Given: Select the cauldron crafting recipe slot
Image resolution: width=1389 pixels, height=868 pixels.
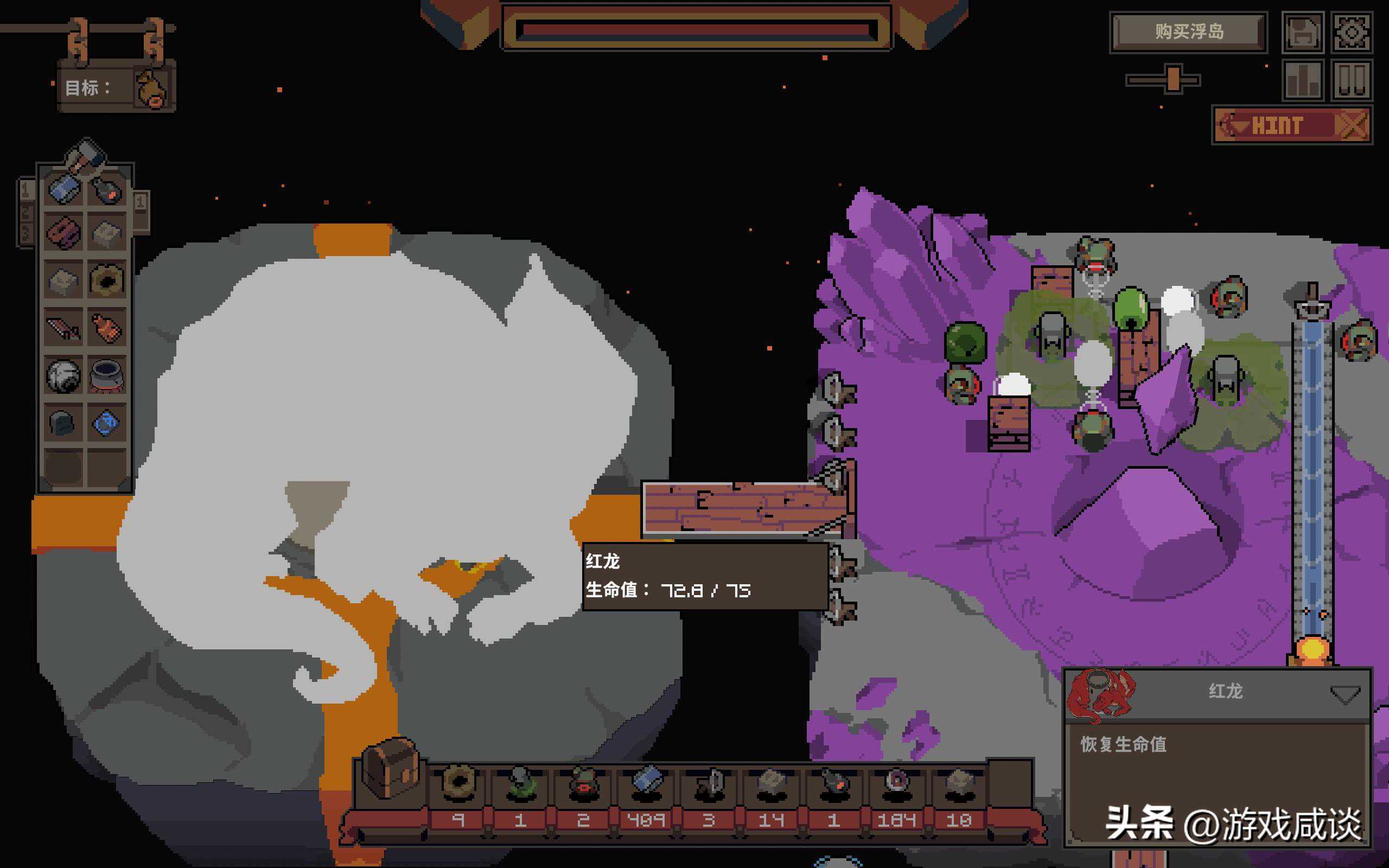Looking at the screenshot, I should pyautogui.click(x=107, y=376).
